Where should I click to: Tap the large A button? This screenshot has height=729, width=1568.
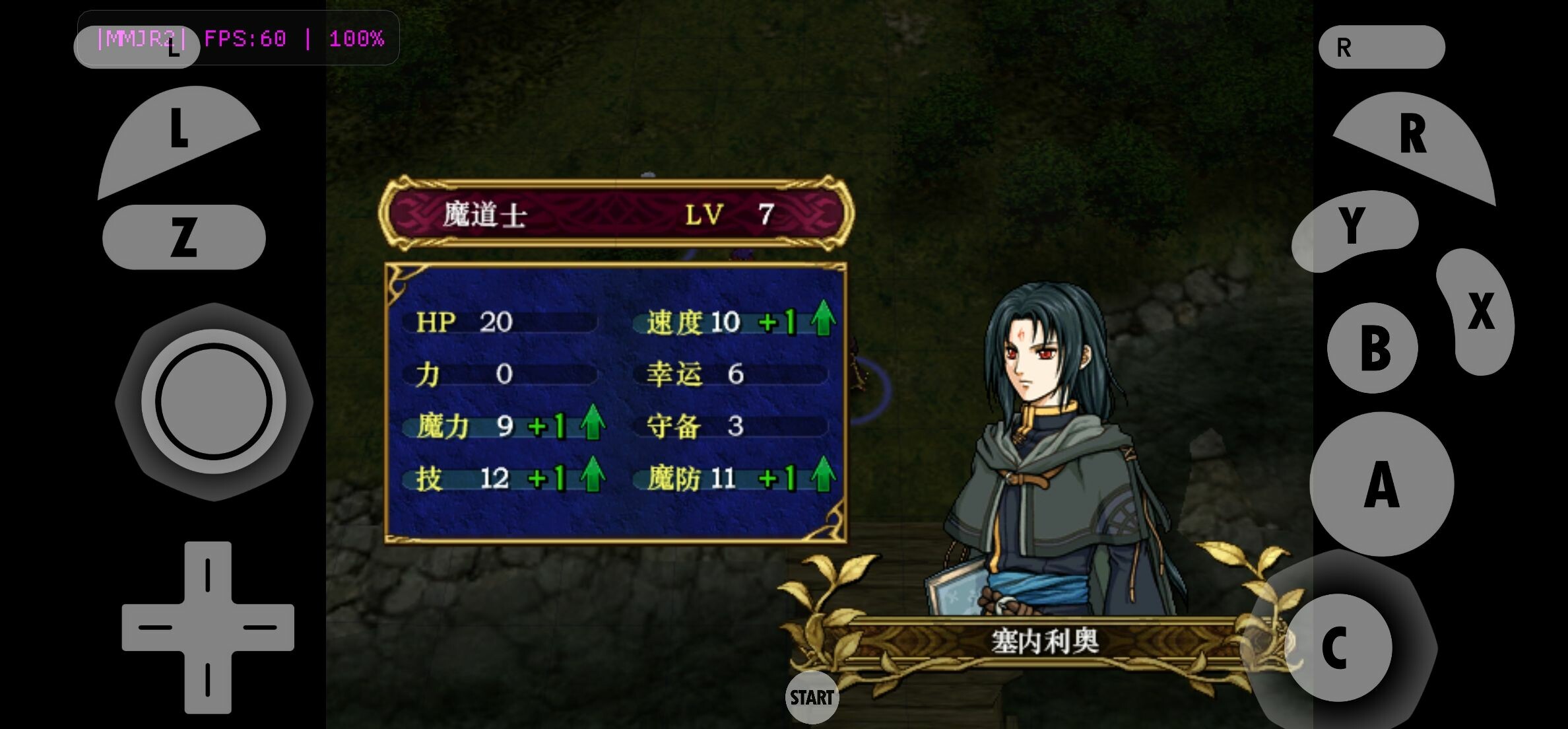coord(1381,483)
